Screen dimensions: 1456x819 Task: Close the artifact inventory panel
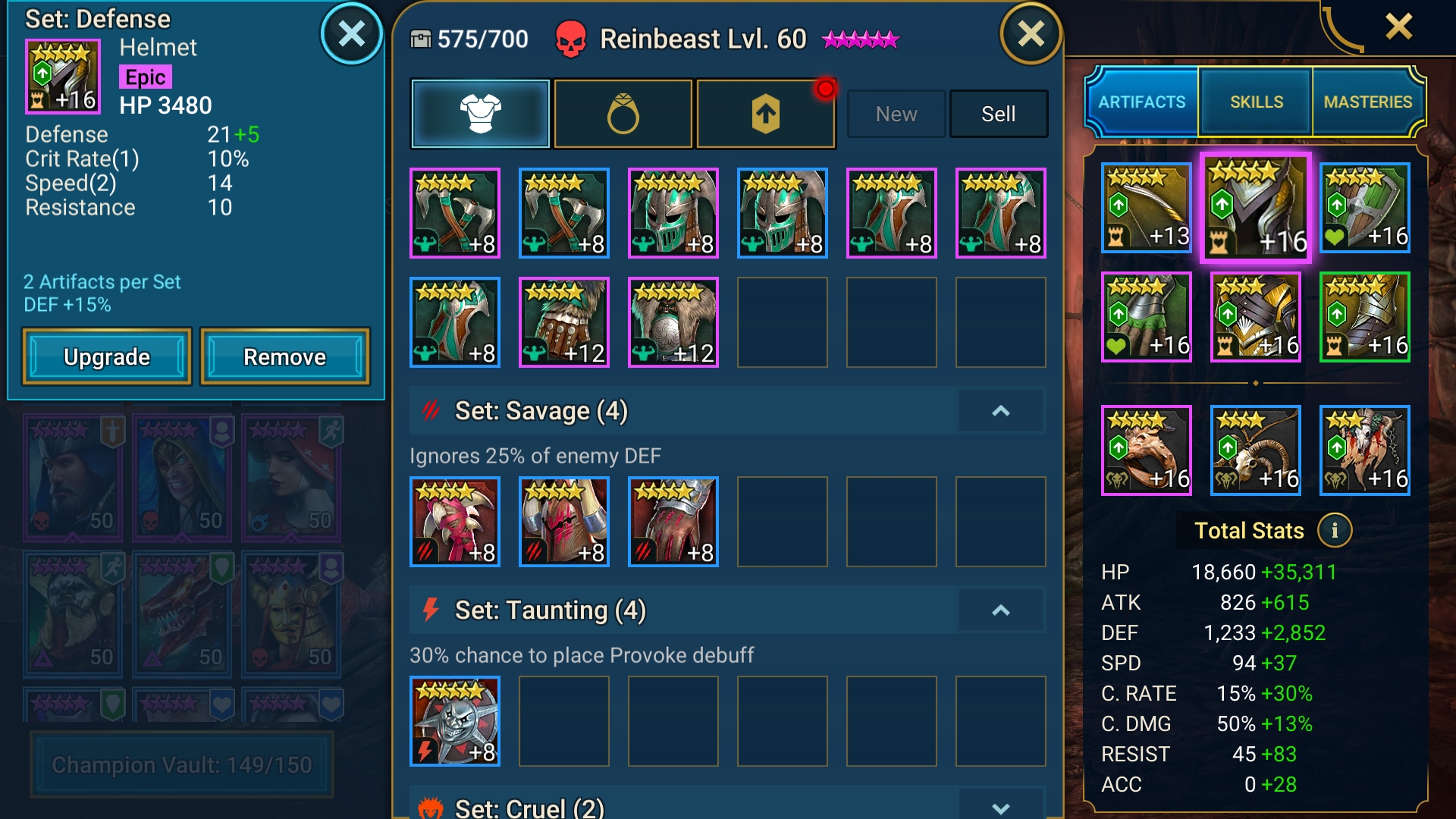(1031, 34)
